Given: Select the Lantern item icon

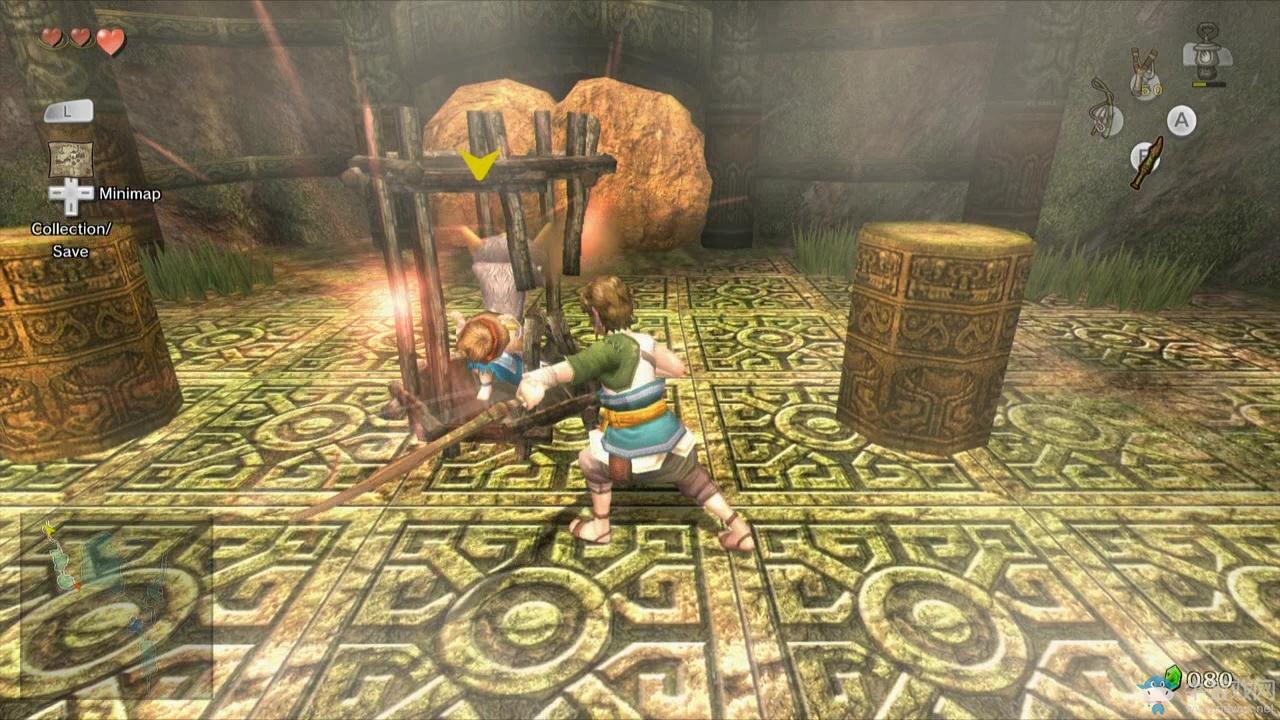Looking at the screenshot, I should coord(1206,56).
